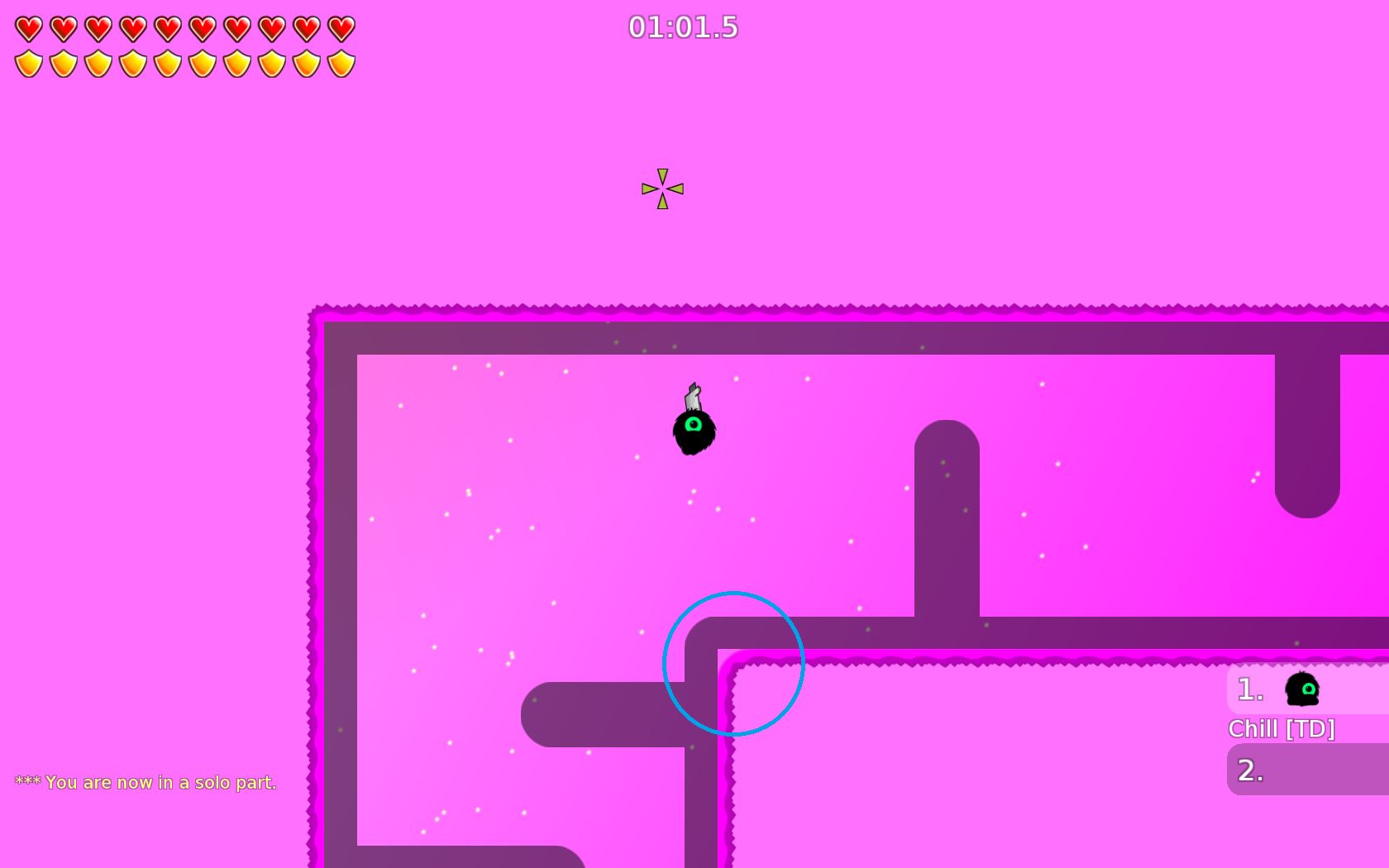Click the solo part chat message

145,781
